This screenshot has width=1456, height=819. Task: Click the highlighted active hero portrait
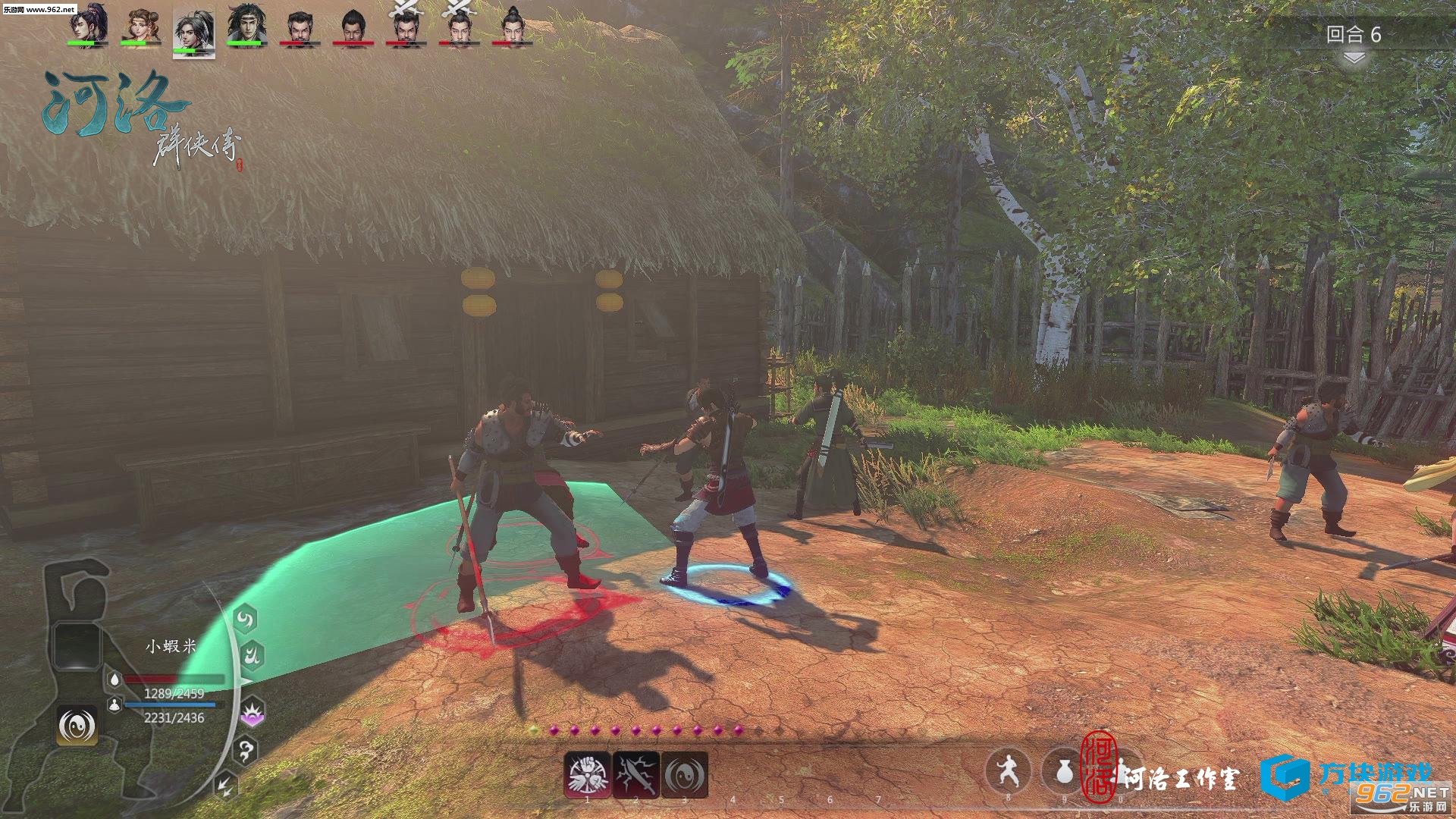pos(194,32)
